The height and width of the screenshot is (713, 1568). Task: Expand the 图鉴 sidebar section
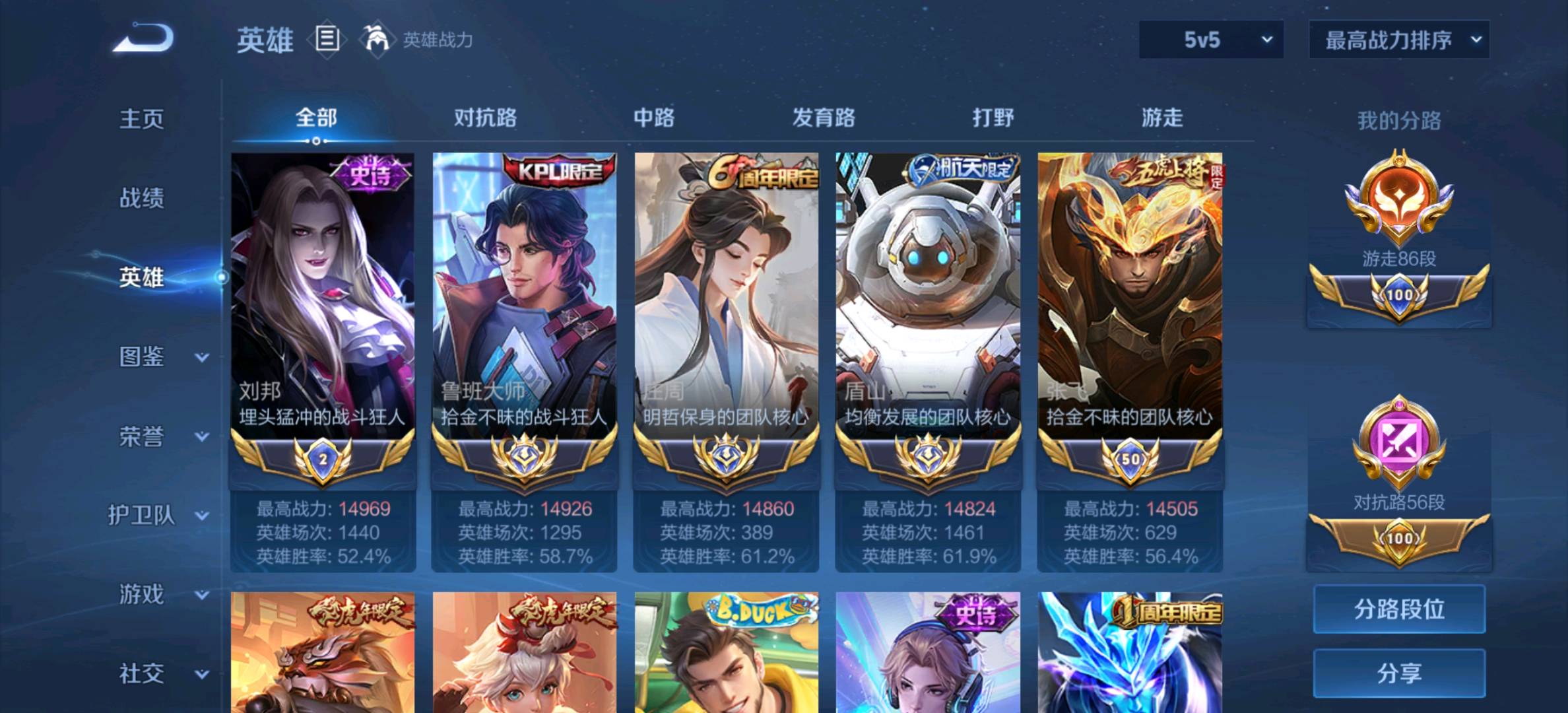[x=142, y=356]
